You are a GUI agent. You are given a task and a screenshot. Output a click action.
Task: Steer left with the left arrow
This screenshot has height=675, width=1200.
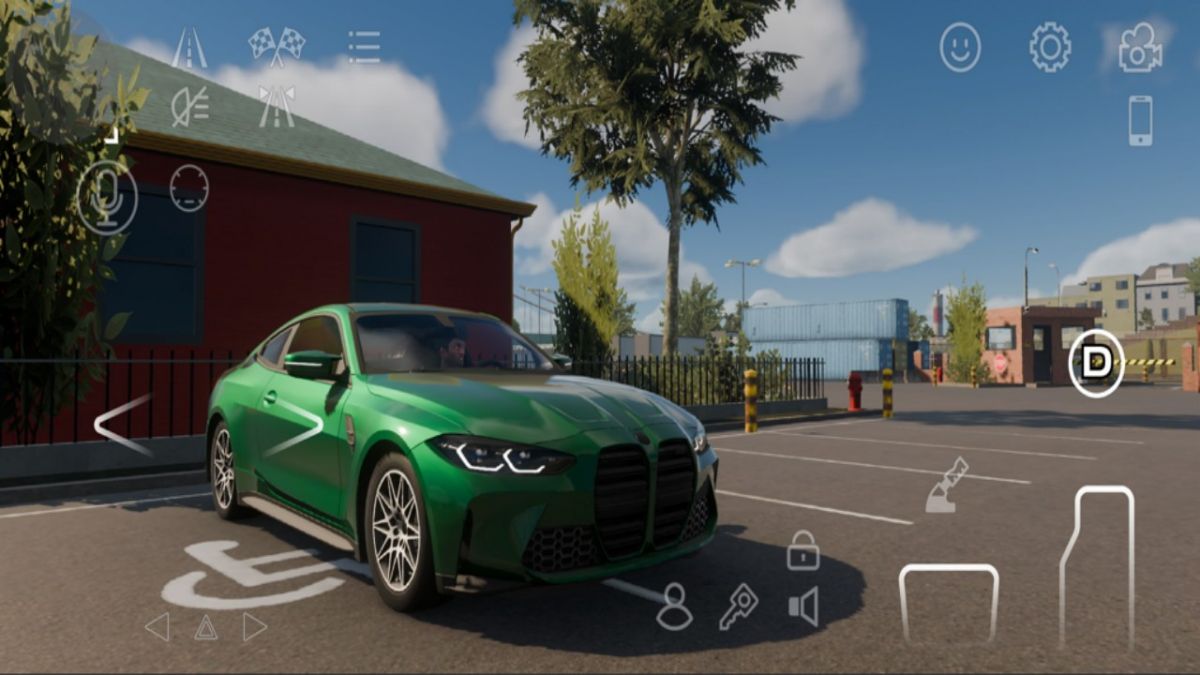123,425
